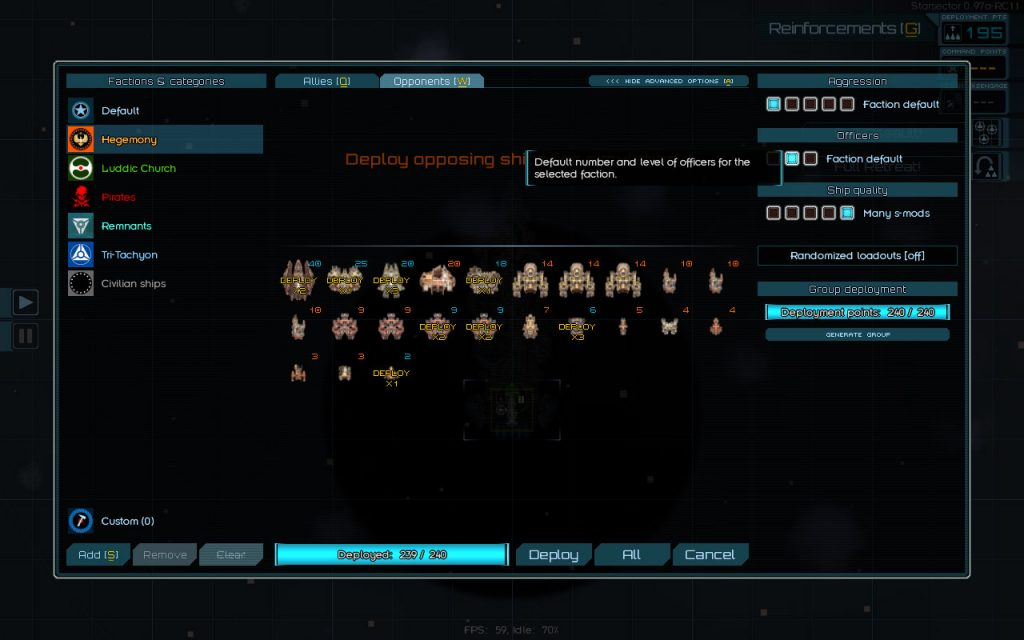
Task: Adjust the Deployment points slider
Action: click(x=857, y=312)
